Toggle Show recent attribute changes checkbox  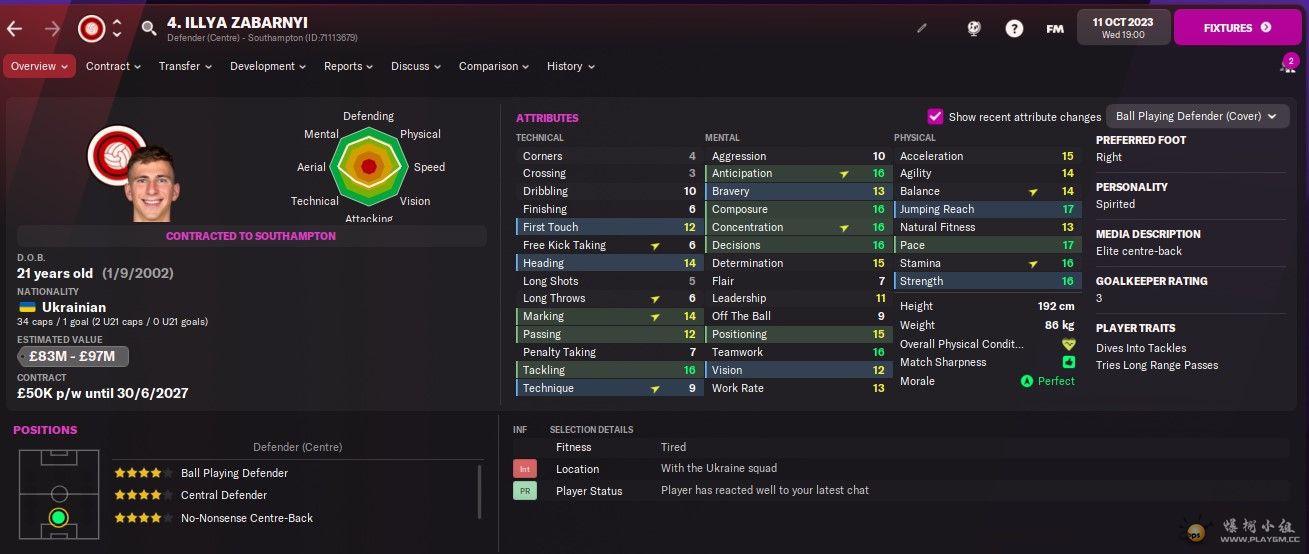tap(936, 116)
